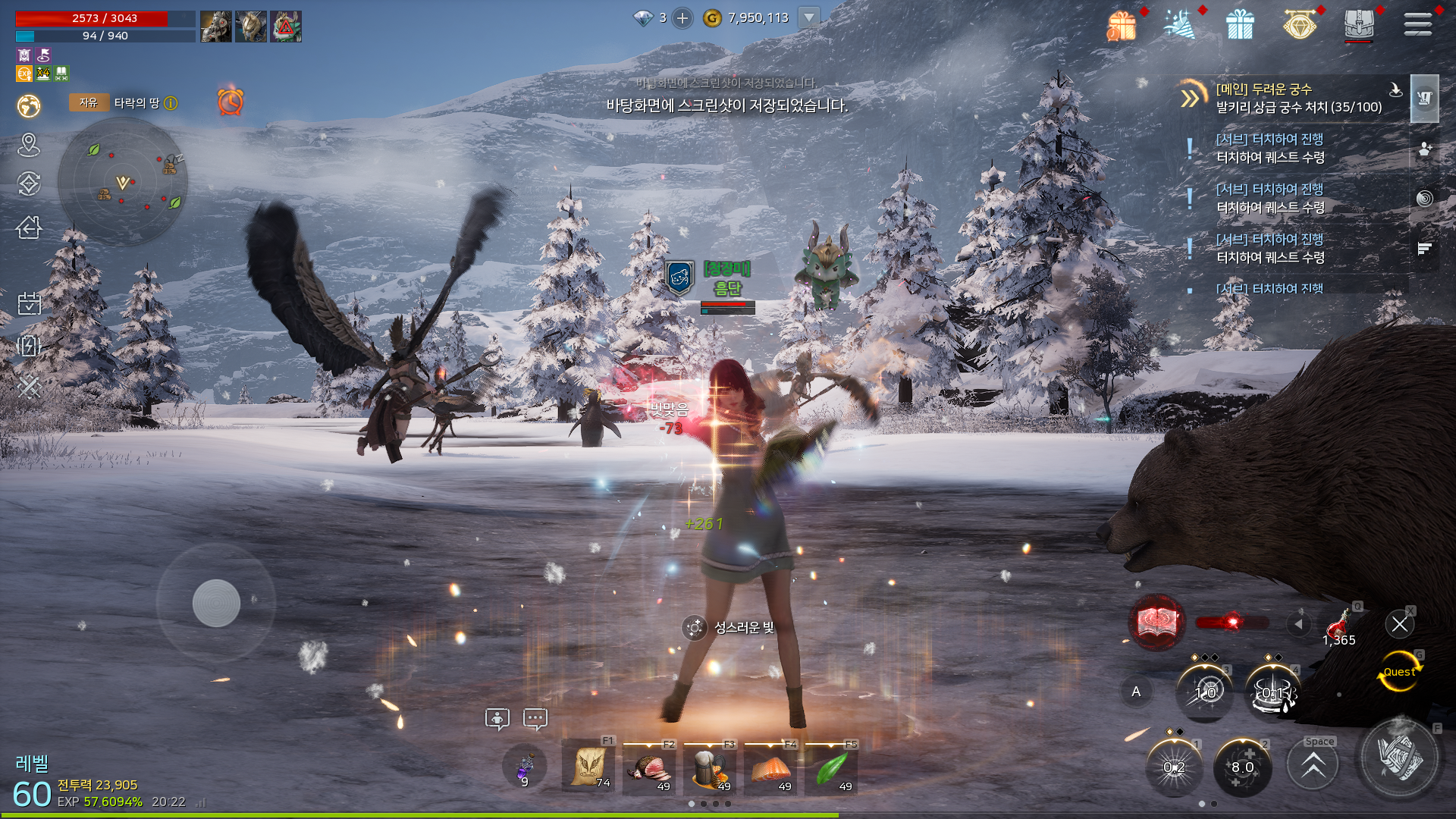Toggle the Quest auto-progress button

[x=1398, y=672]
